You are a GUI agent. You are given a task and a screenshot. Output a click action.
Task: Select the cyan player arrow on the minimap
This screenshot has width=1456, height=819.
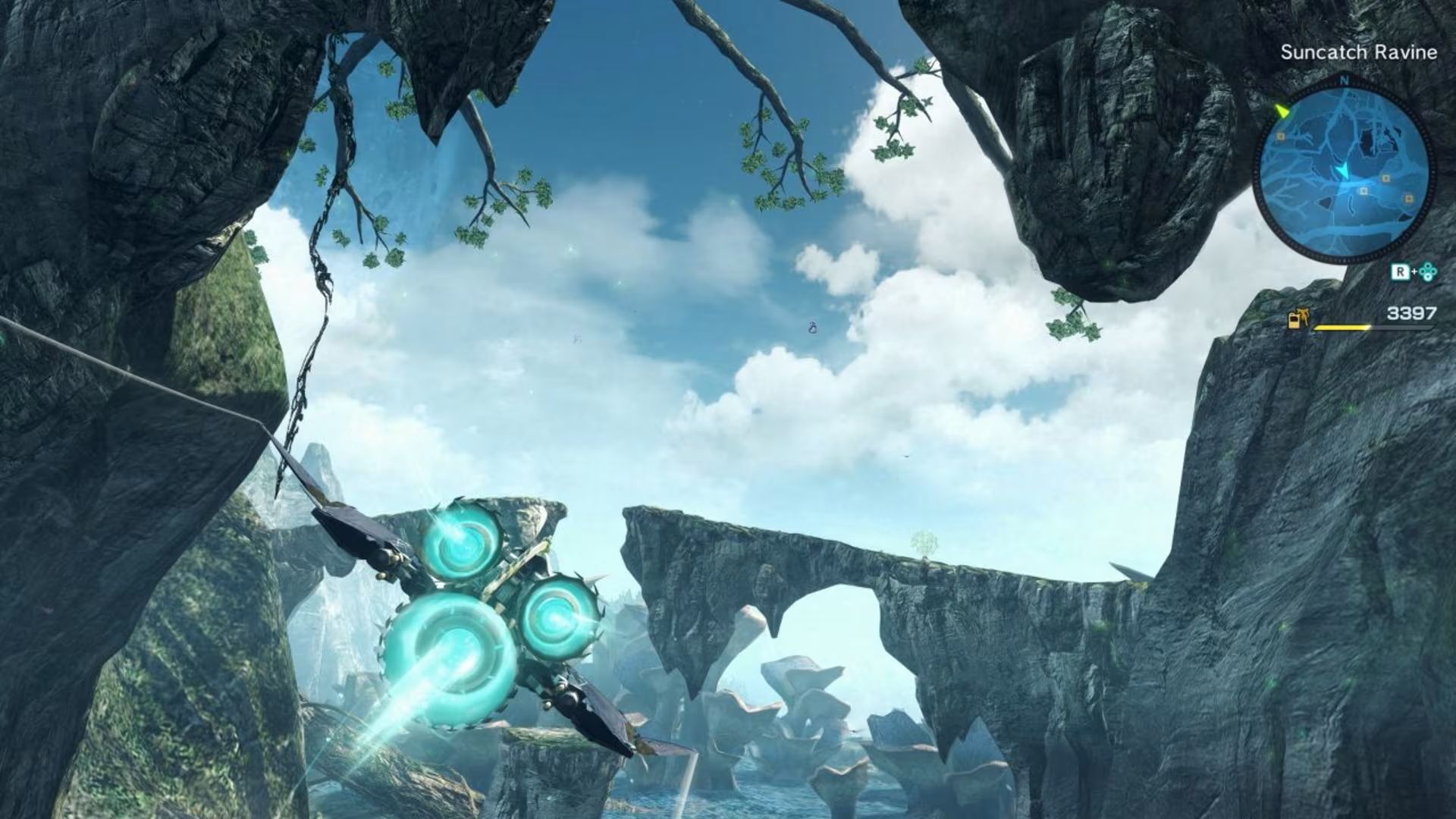click(x=1344, y=171)
